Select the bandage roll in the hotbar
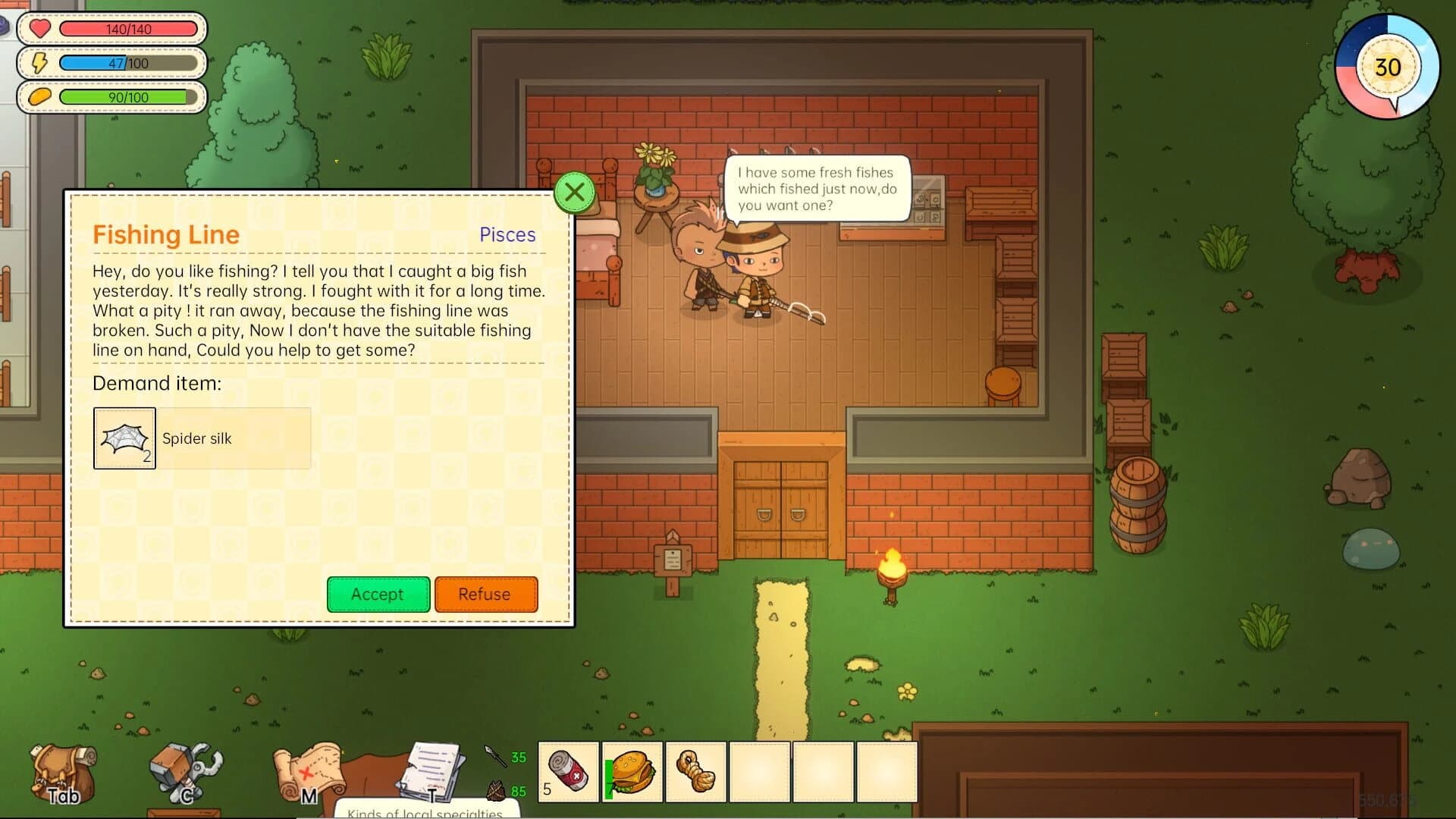The height and width of the screenshot is (819, 1456). click(568, 772)
